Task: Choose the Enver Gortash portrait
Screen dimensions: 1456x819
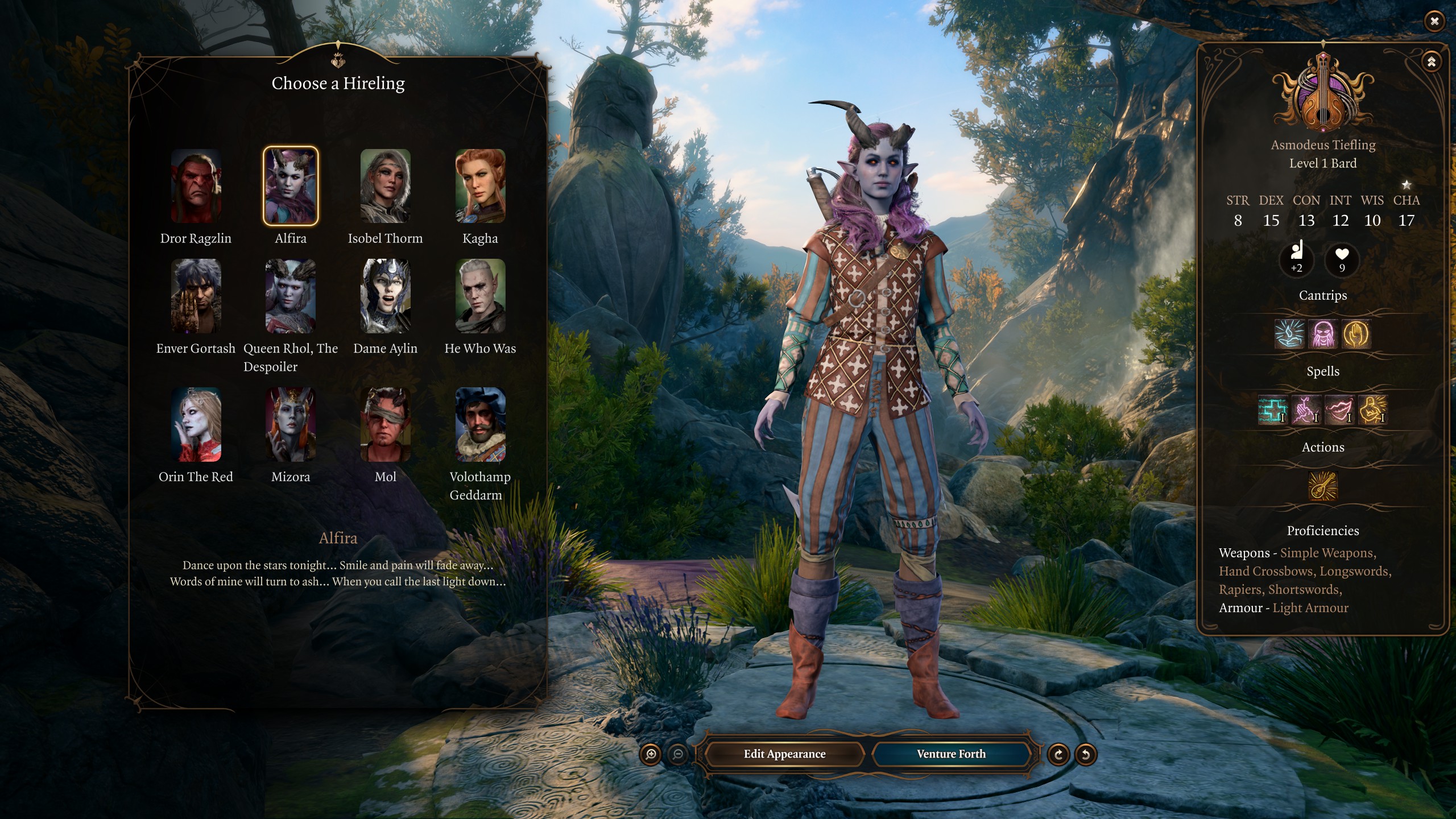Action: 196,296
